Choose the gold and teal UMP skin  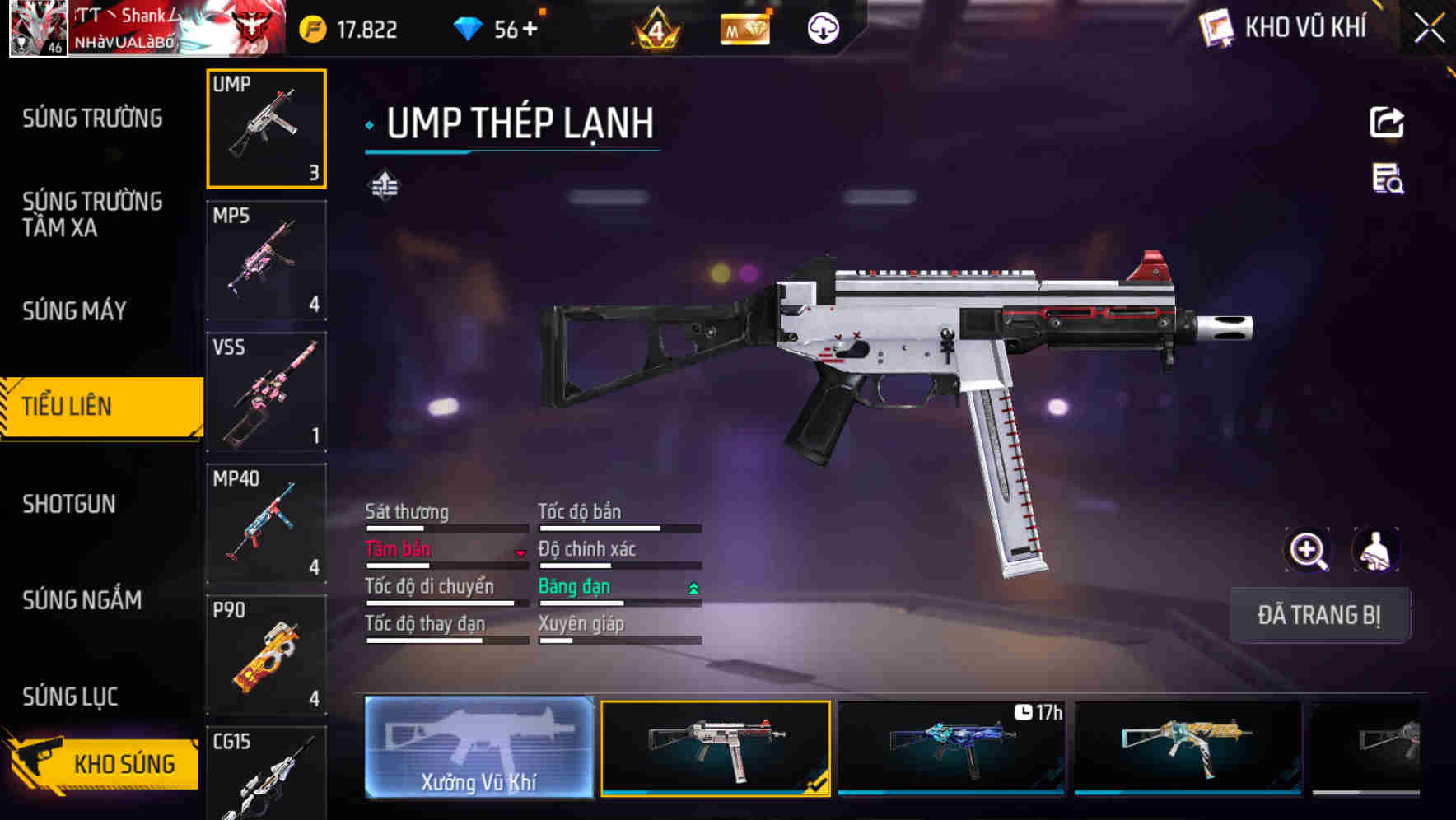[x=1188, y=748]
